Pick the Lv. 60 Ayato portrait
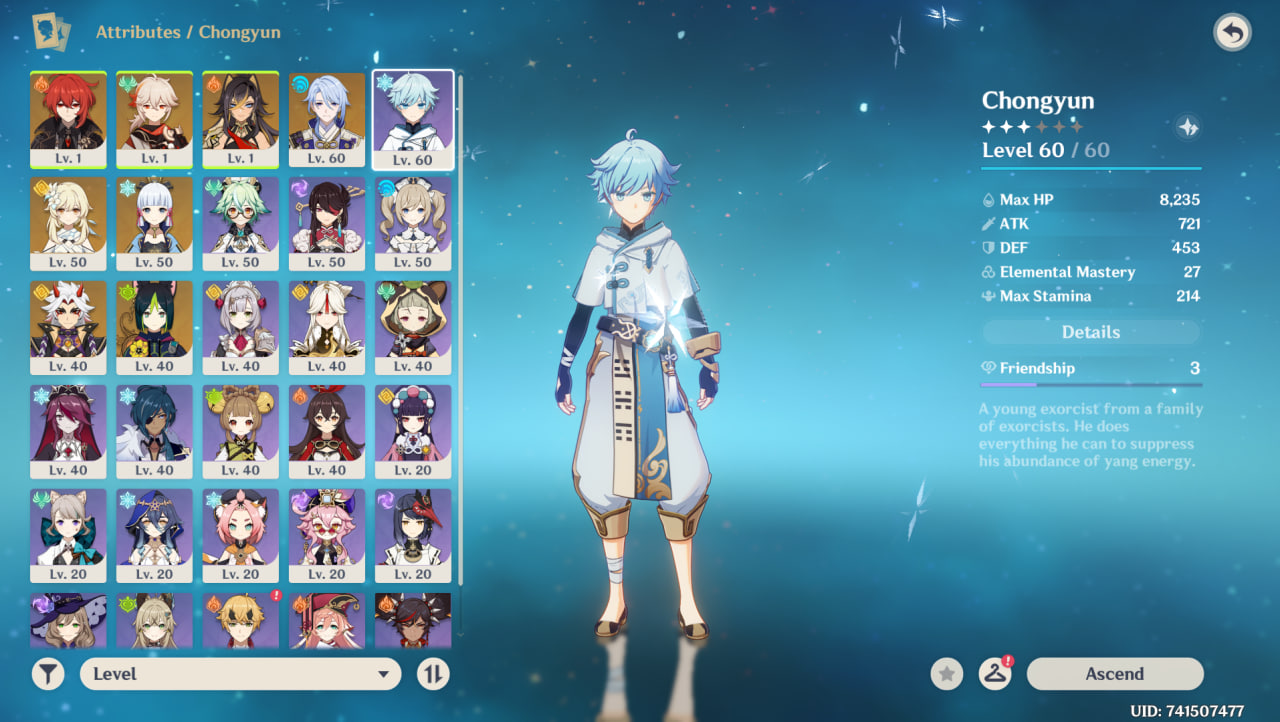Viewport: 1280px width, 722px height. tap(326, 118)
